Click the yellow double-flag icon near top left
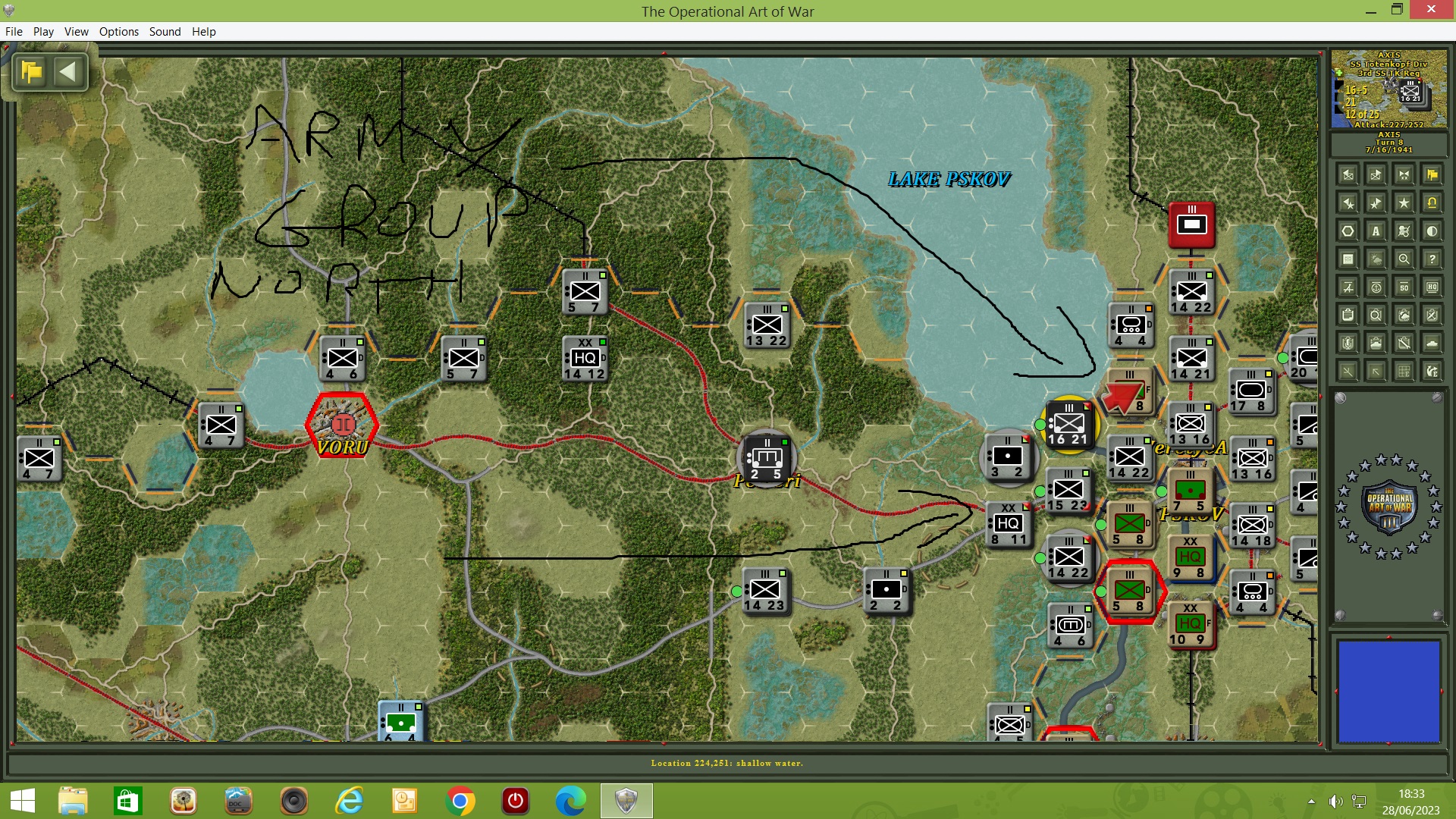1456x819 pixels. 30,71
